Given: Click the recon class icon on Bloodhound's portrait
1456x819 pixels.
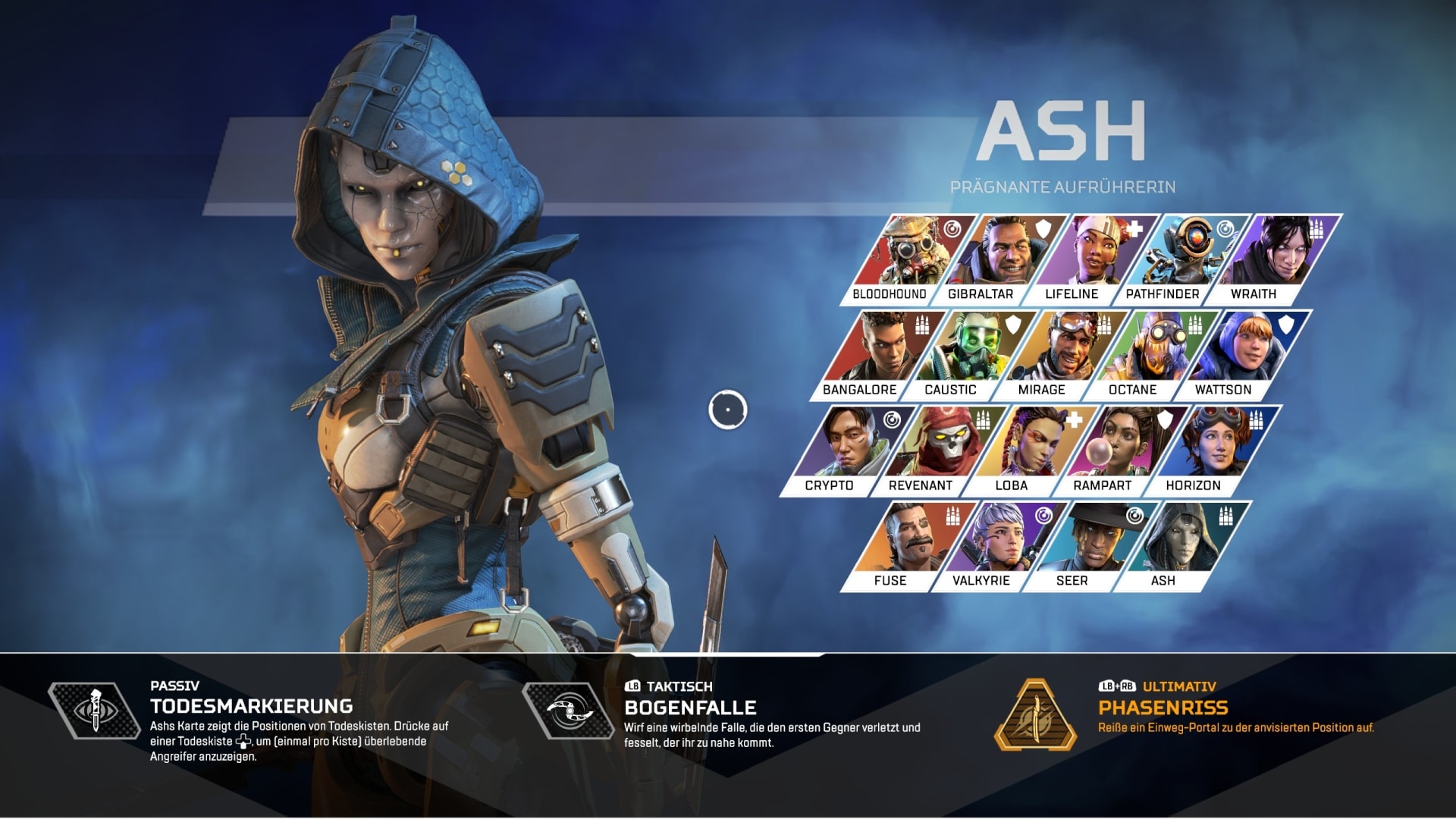Looking at the screenshot, I should [953, 229].
